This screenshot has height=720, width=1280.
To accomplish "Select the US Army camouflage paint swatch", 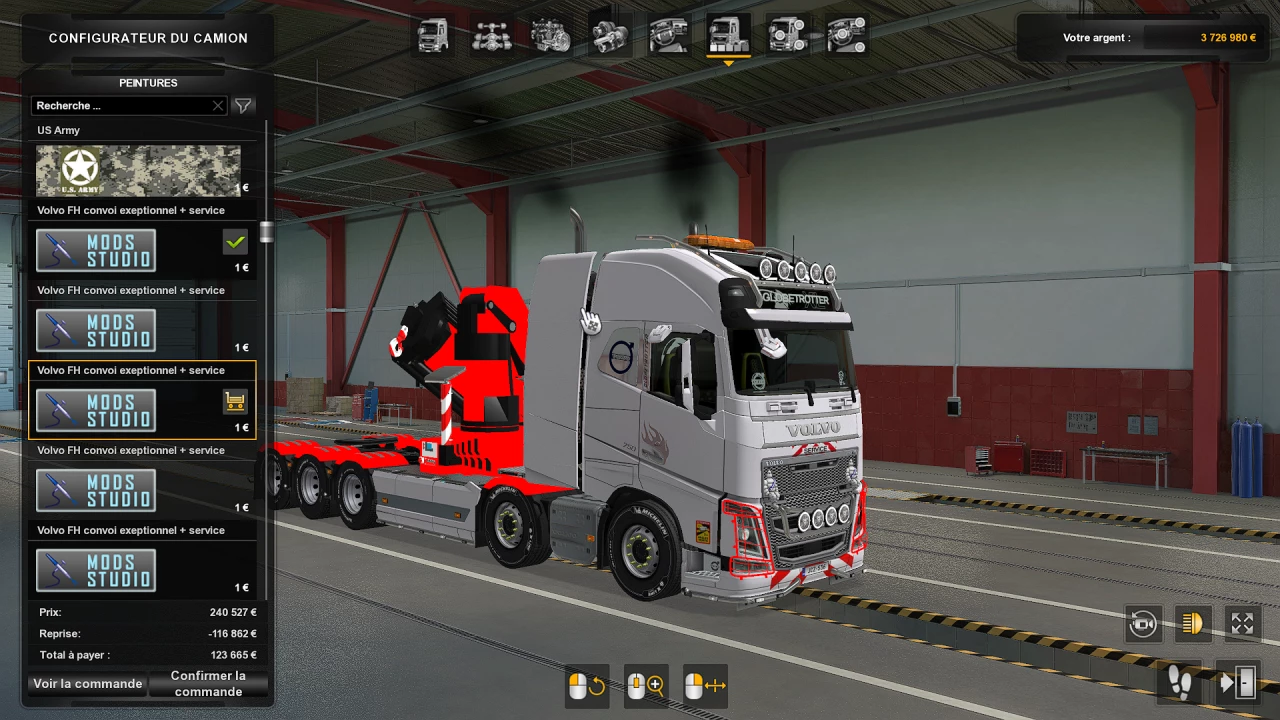I will (x=137, y=170).
